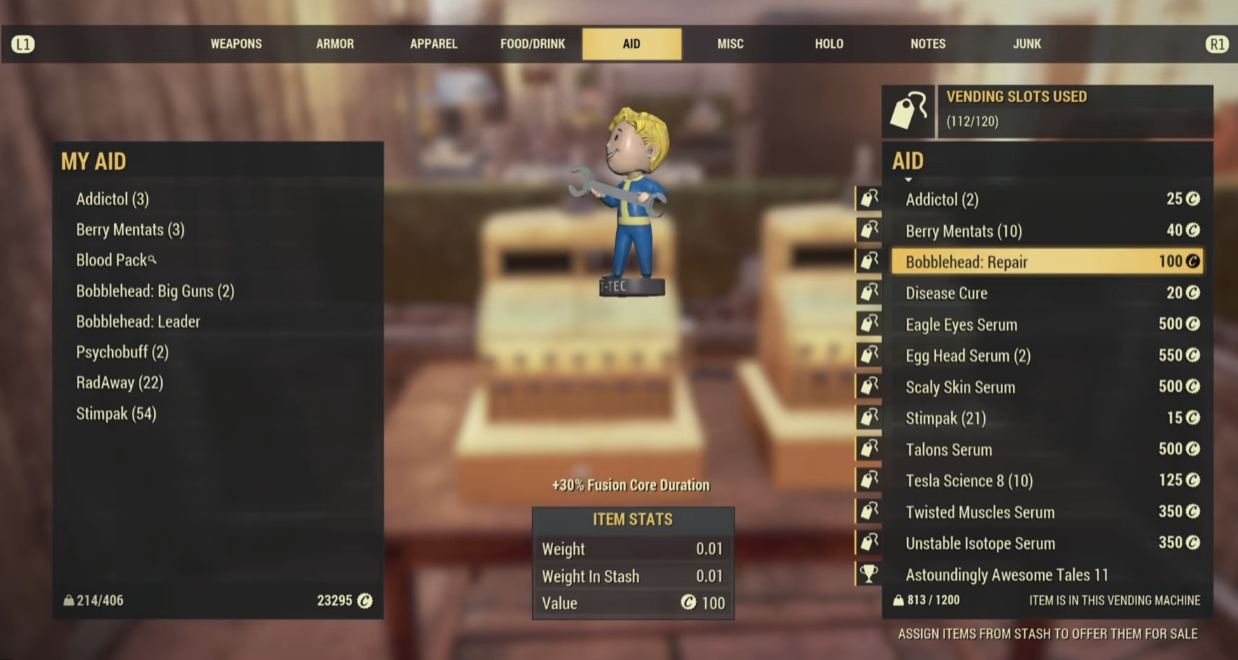Switch to the Misc tab

pos(730,44)
